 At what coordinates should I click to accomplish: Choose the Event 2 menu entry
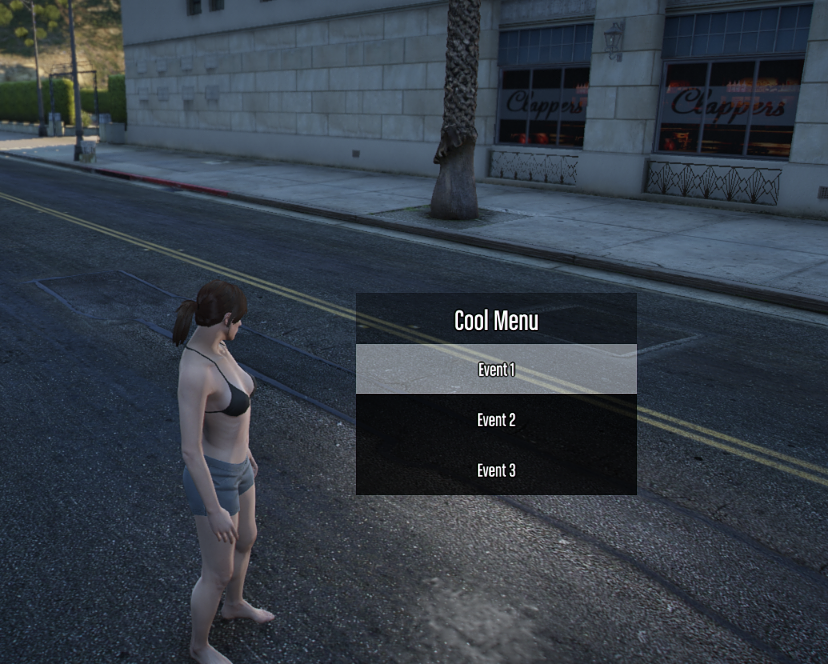coord(496,420)
